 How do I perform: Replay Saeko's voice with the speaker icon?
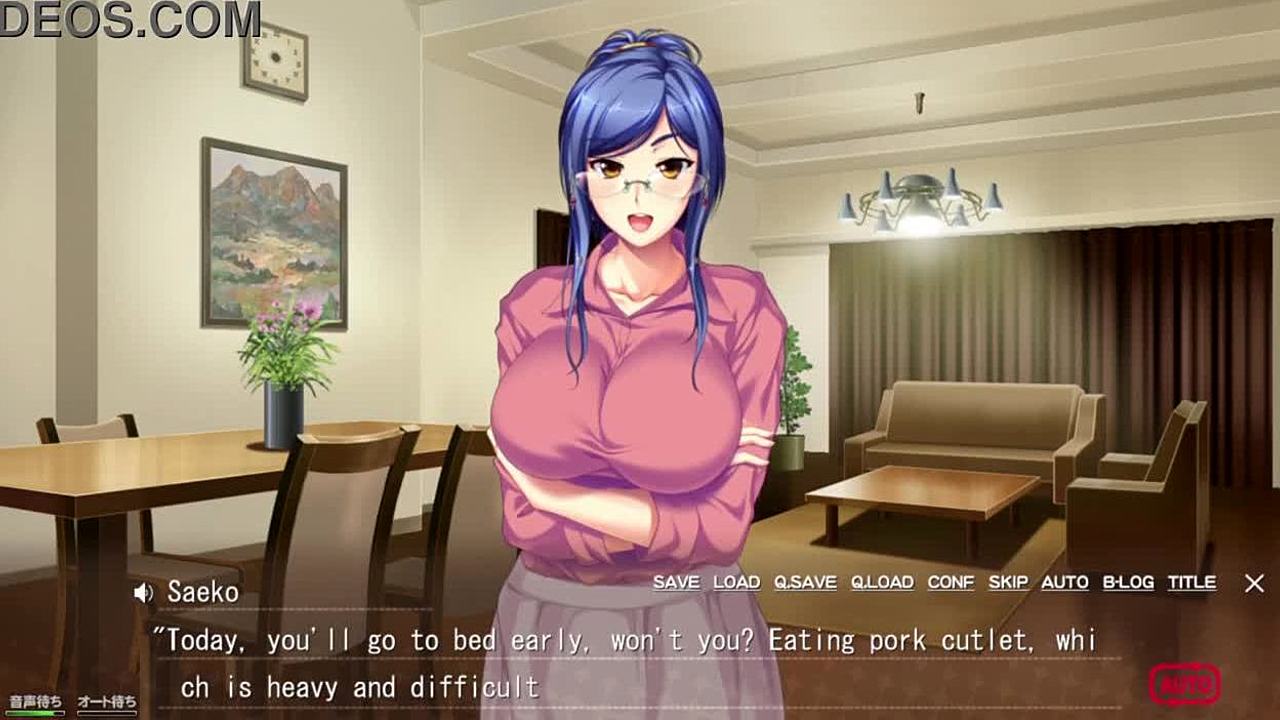pos(144,593)
